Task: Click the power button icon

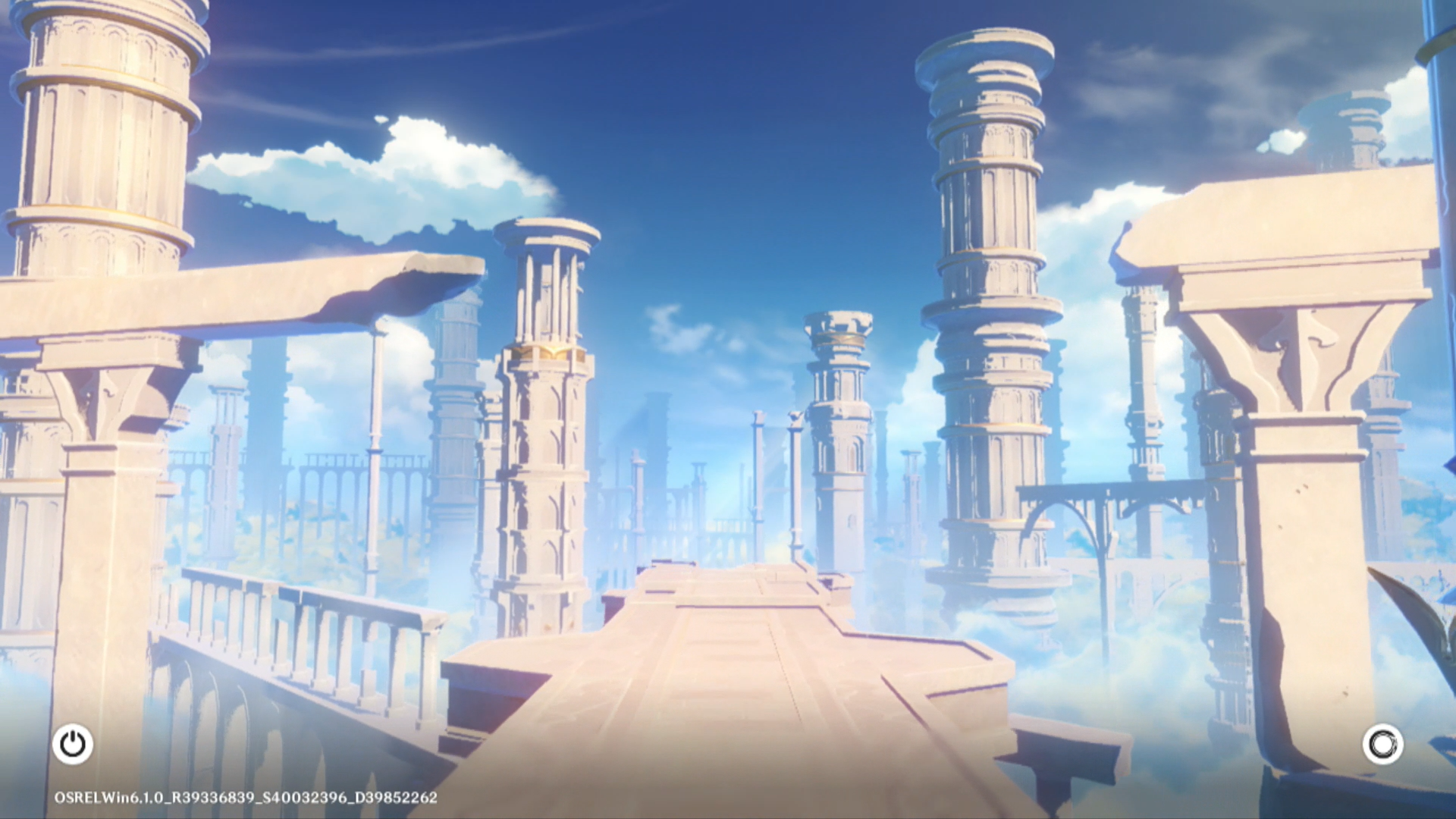Action: pos(73,744)
